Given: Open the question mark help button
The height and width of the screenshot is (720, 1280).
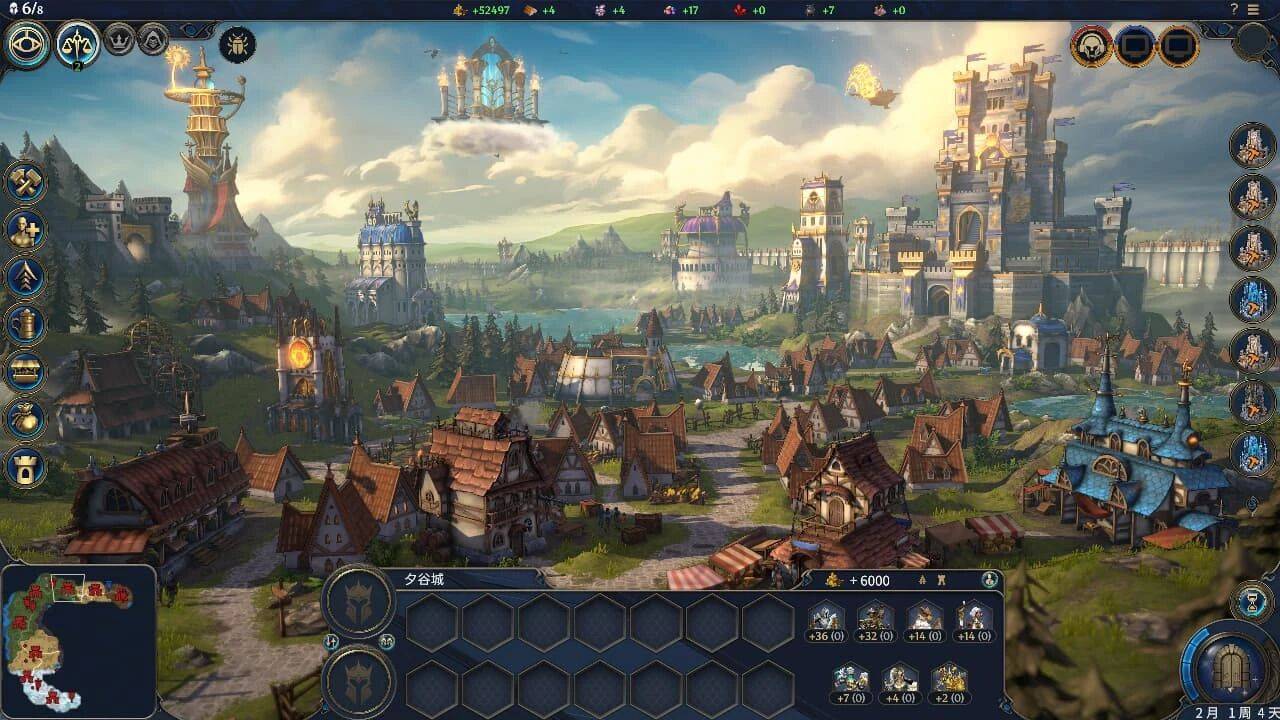Looking at the screenshot, I should pyautogui.click(x=1234, y=9).
